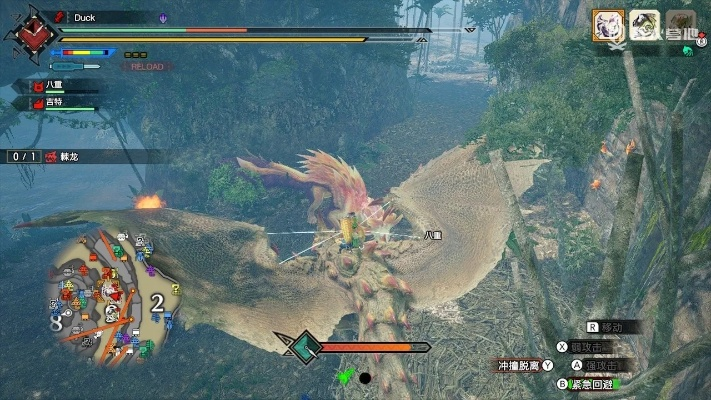Select the highlighted first monster icon
The height and width of the screenshot is (400, 711).
coord(607,23)
